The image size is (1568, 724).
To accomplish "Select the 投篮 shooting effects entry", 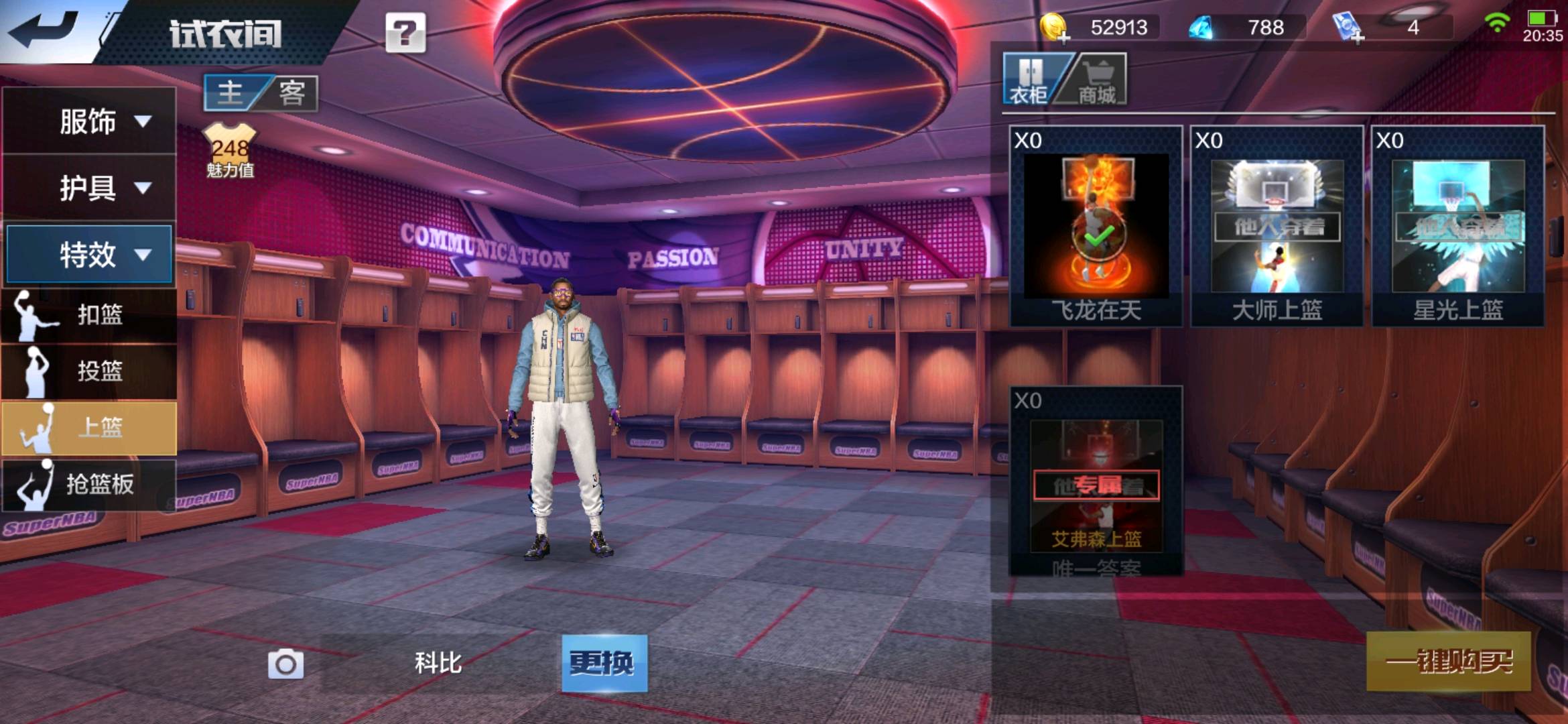I will 89,371.
